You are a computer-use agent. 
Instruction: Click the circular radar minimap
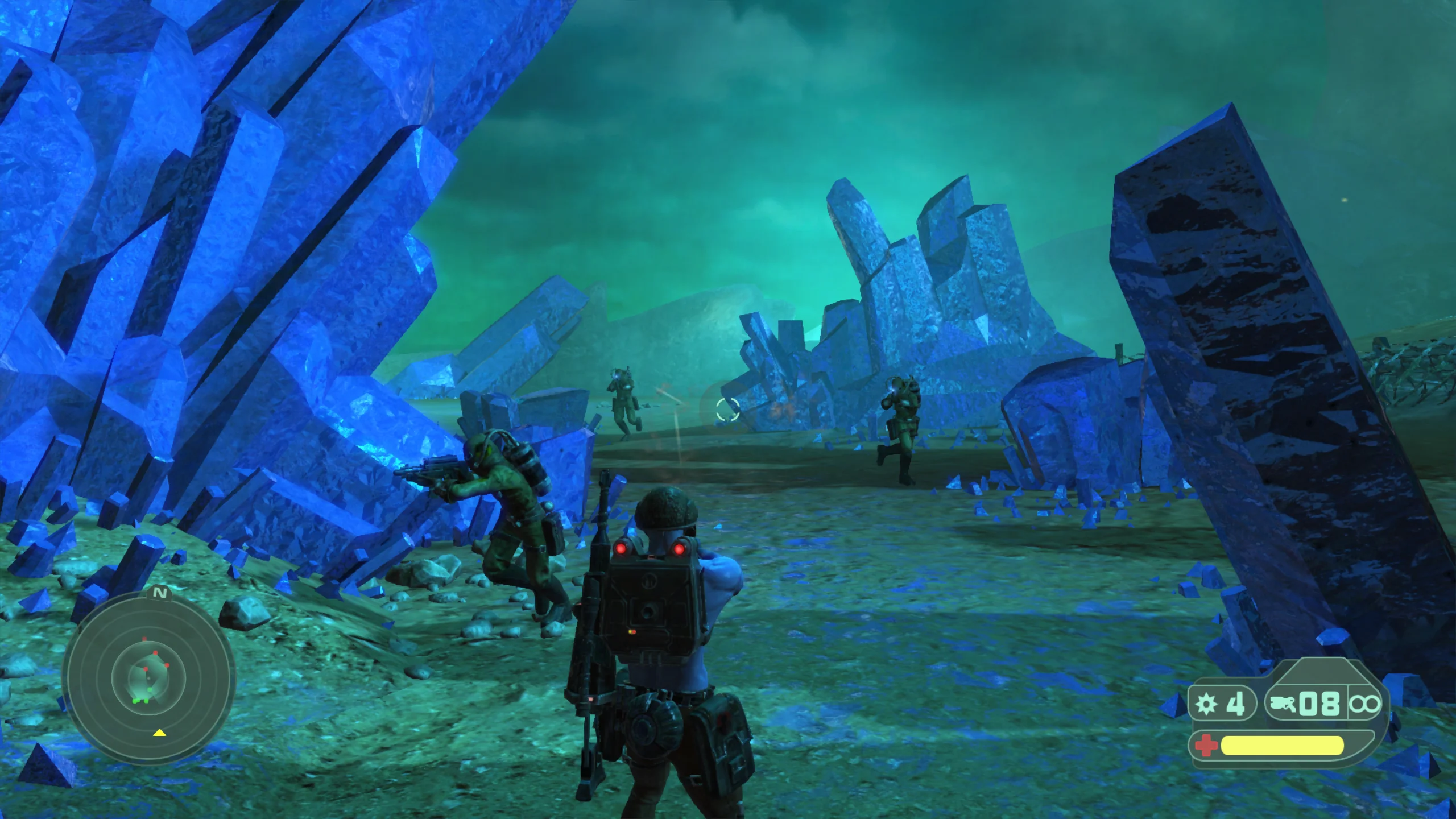pyautogui.click(x=148, y=677)
